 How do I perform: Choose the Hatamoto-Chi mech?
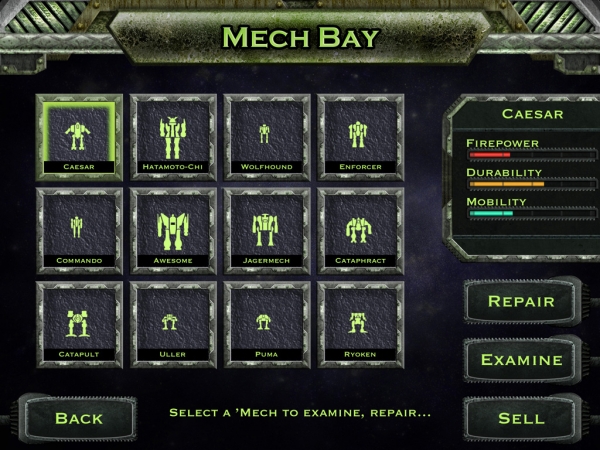click(172, 137)
